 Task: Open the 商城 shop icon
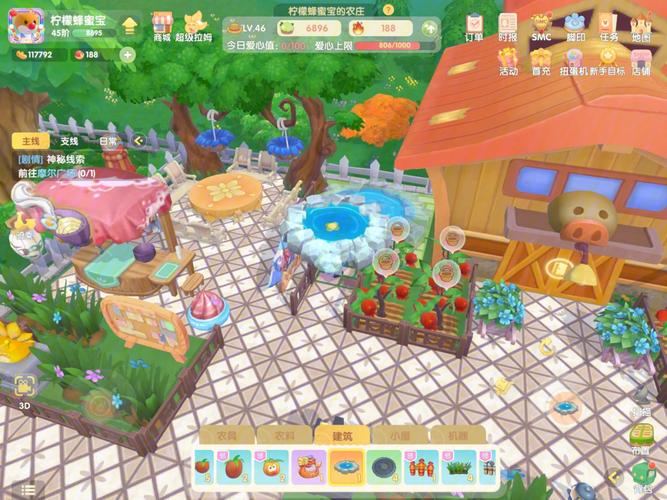pos(162,25)
